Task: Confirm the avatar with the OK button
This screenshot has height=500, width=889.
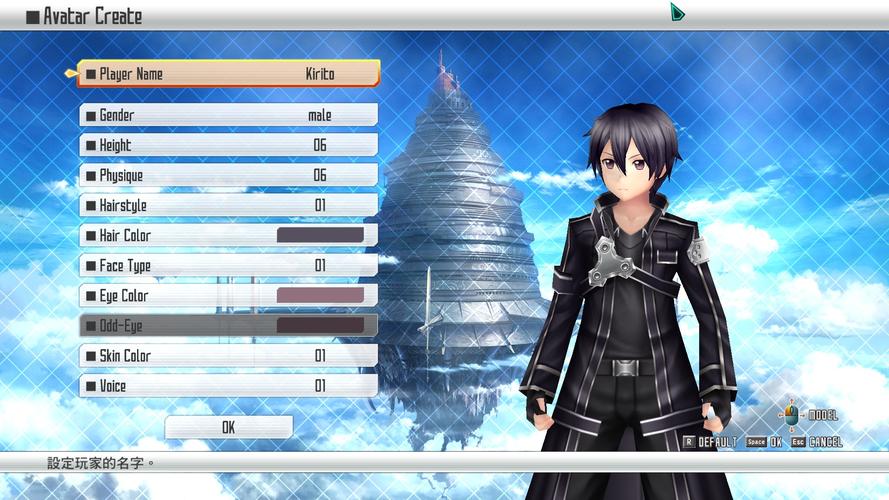Action: pyautogui.click(x=229, y=427)
